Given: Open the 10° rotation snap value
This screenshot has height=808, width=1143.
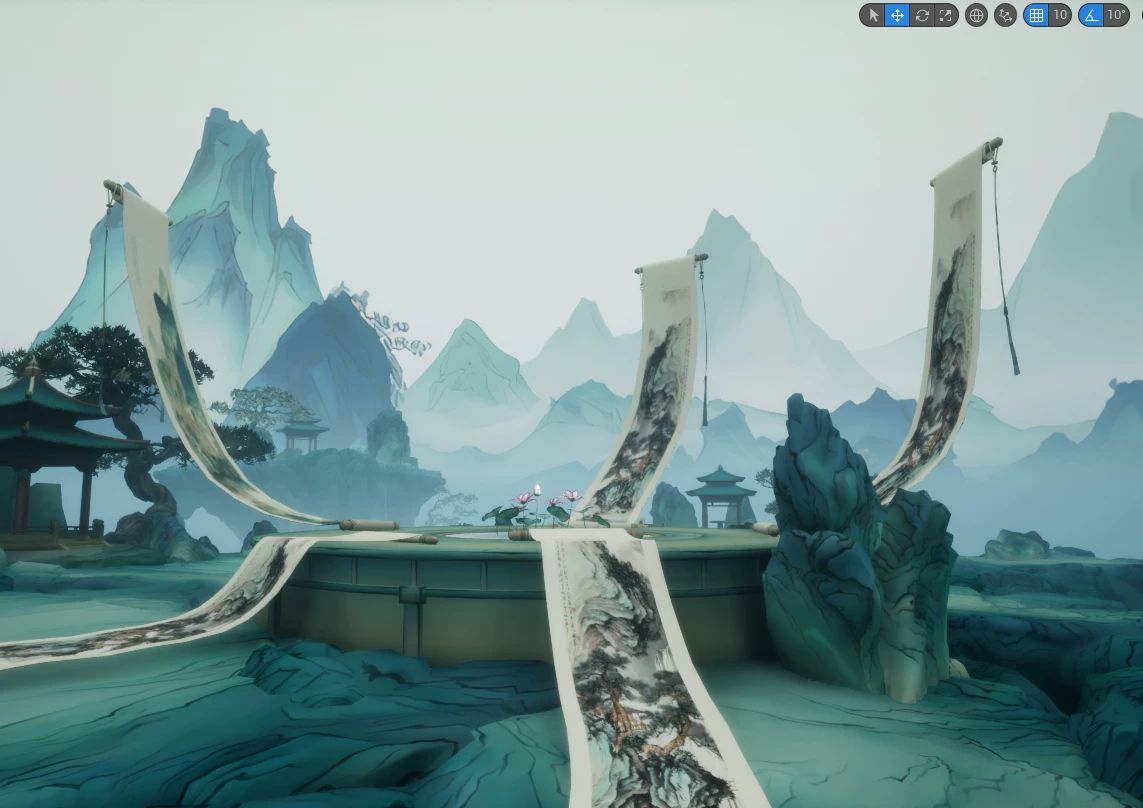Looking at the screenshot, I should (x=1116, y=15).
